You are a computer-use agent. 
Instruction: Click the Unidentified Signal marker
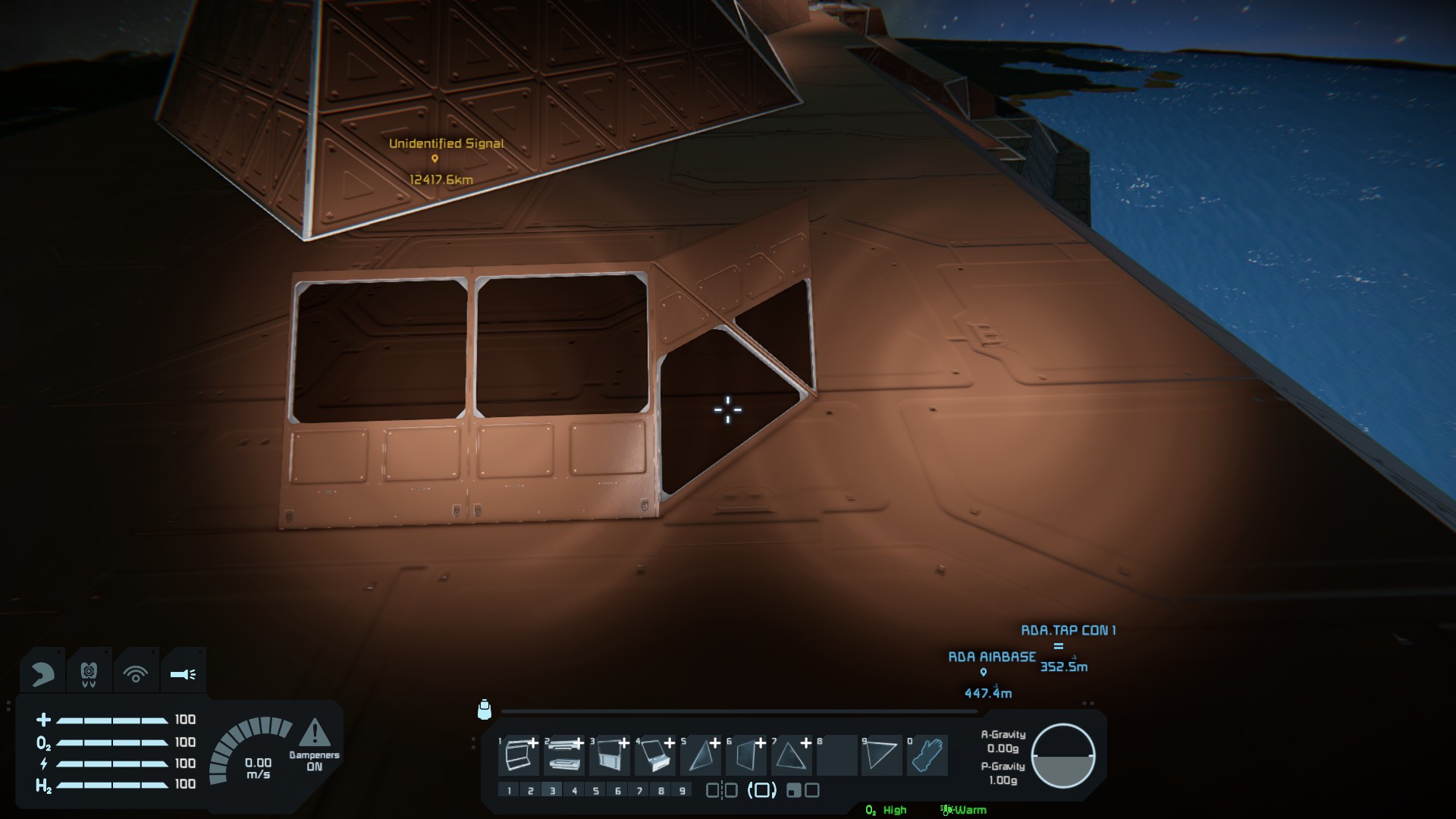coord(435,158)
